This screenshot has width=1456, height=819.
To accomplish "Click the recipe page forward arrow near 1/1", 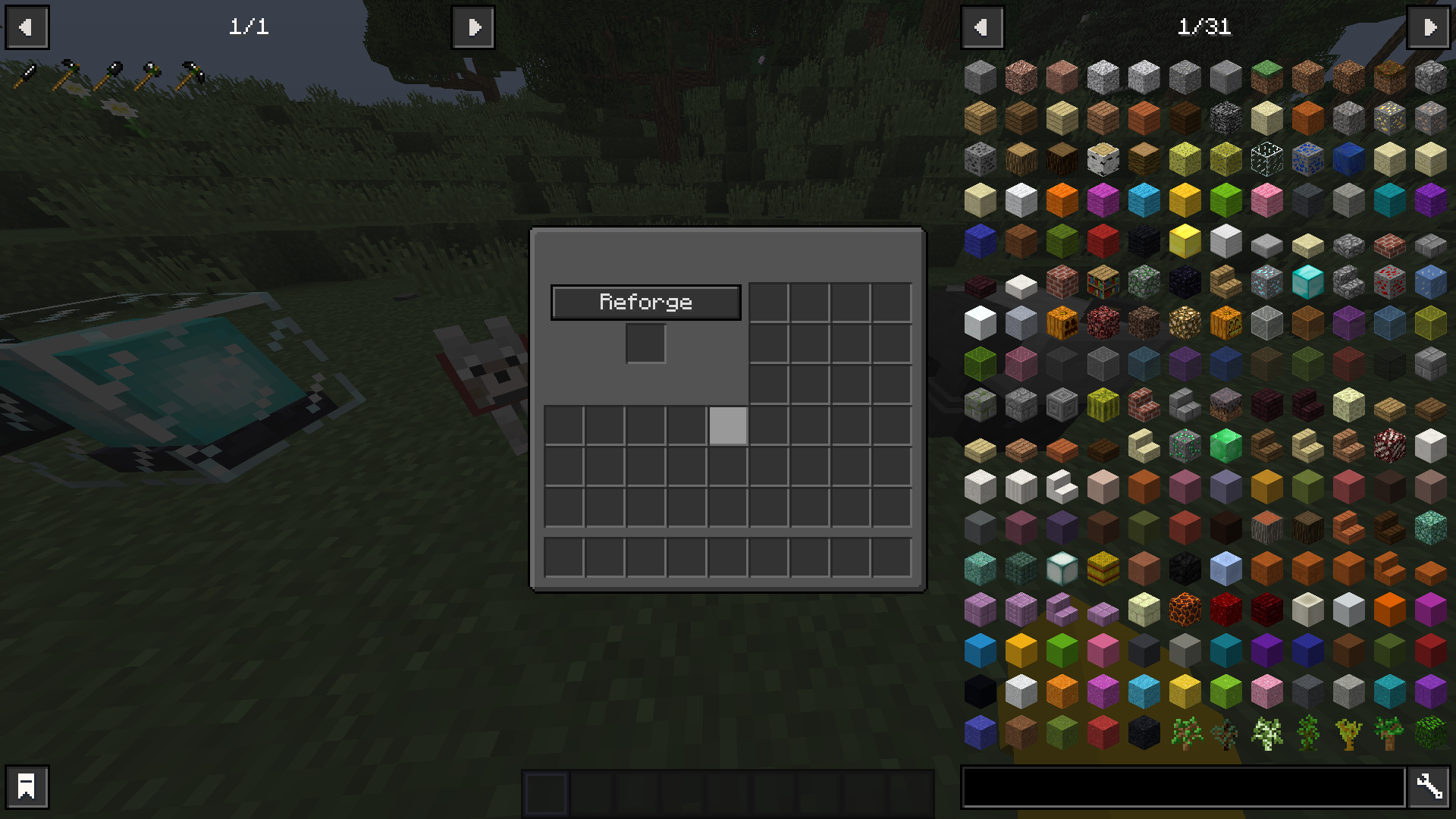I will tap(473, 27).
